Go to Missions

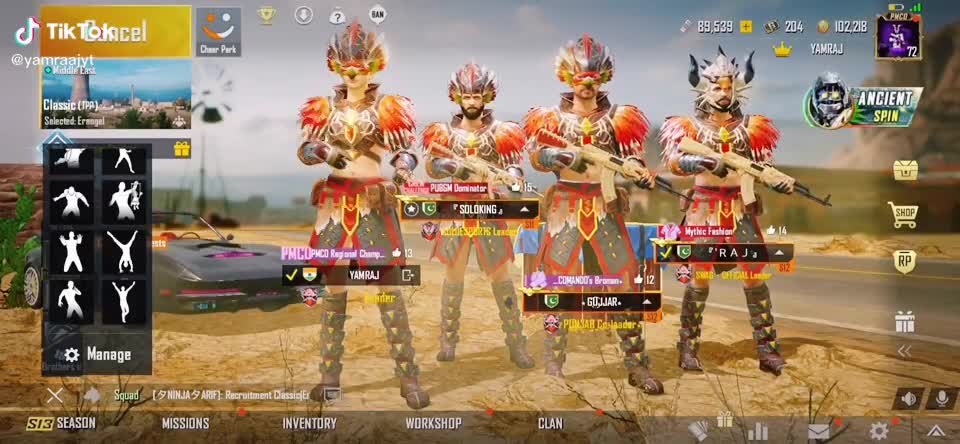185,423
